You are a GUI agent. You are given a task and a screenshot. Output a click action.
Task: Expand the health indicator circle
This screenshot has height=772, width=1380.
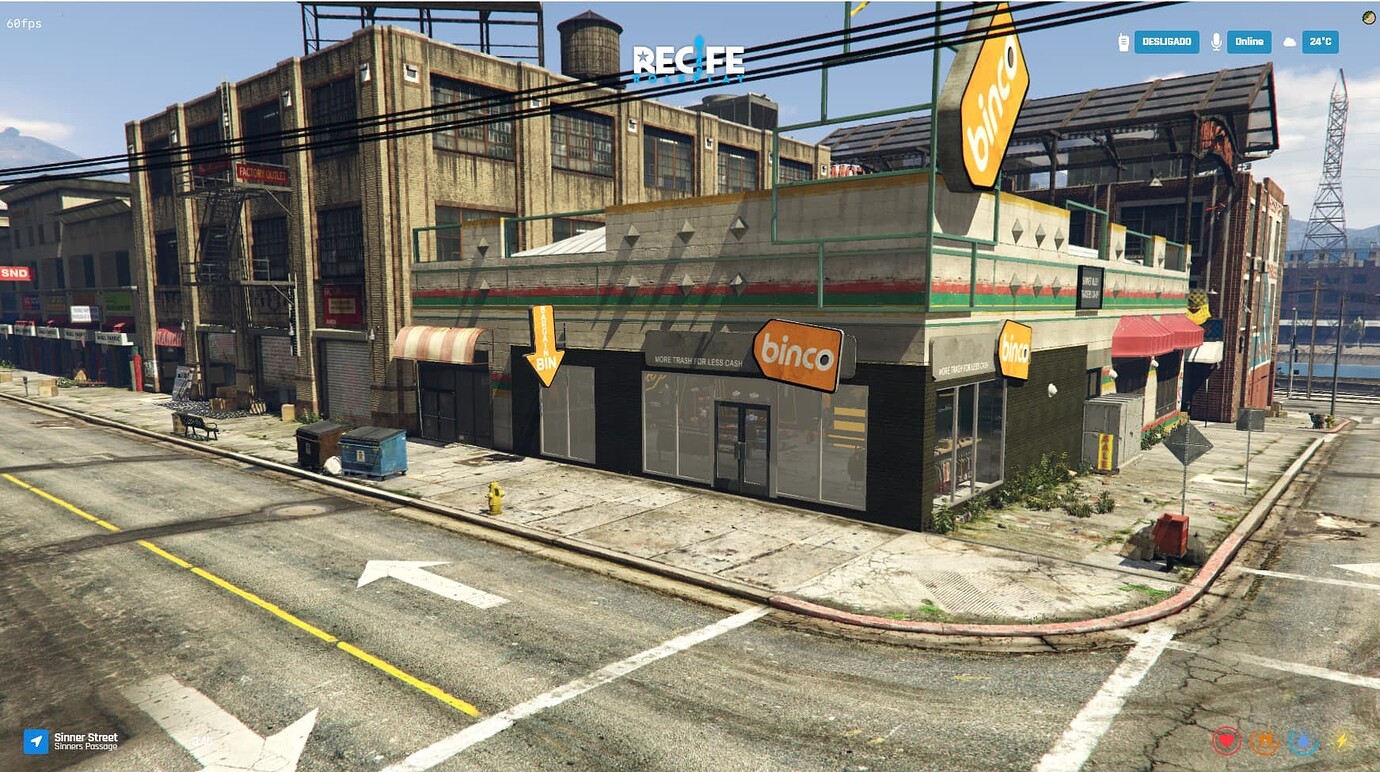(x=1226, y=741)
